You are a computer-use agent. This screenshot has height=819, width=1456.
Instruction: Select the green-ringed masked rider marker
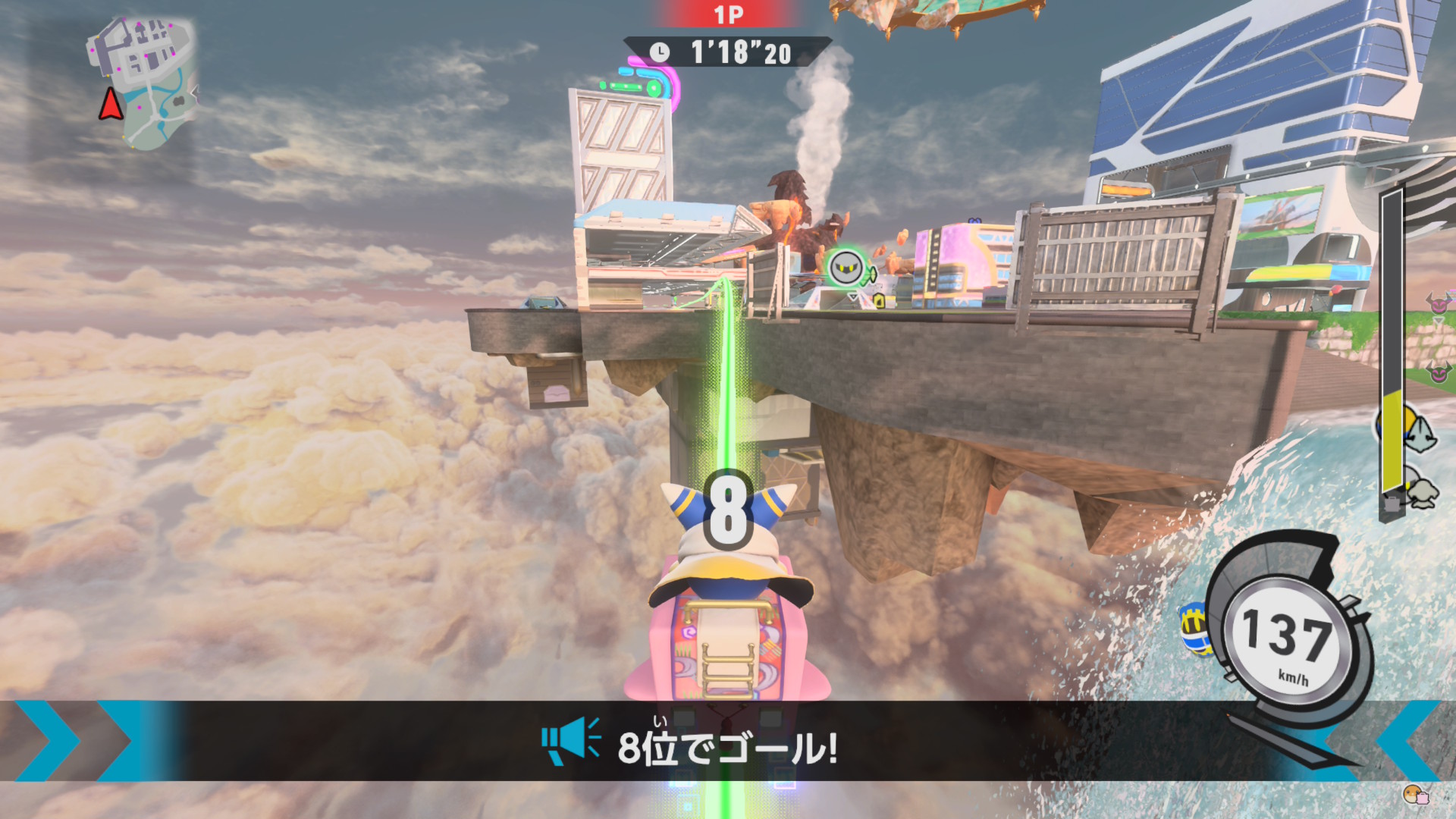(x=846, y=268)
